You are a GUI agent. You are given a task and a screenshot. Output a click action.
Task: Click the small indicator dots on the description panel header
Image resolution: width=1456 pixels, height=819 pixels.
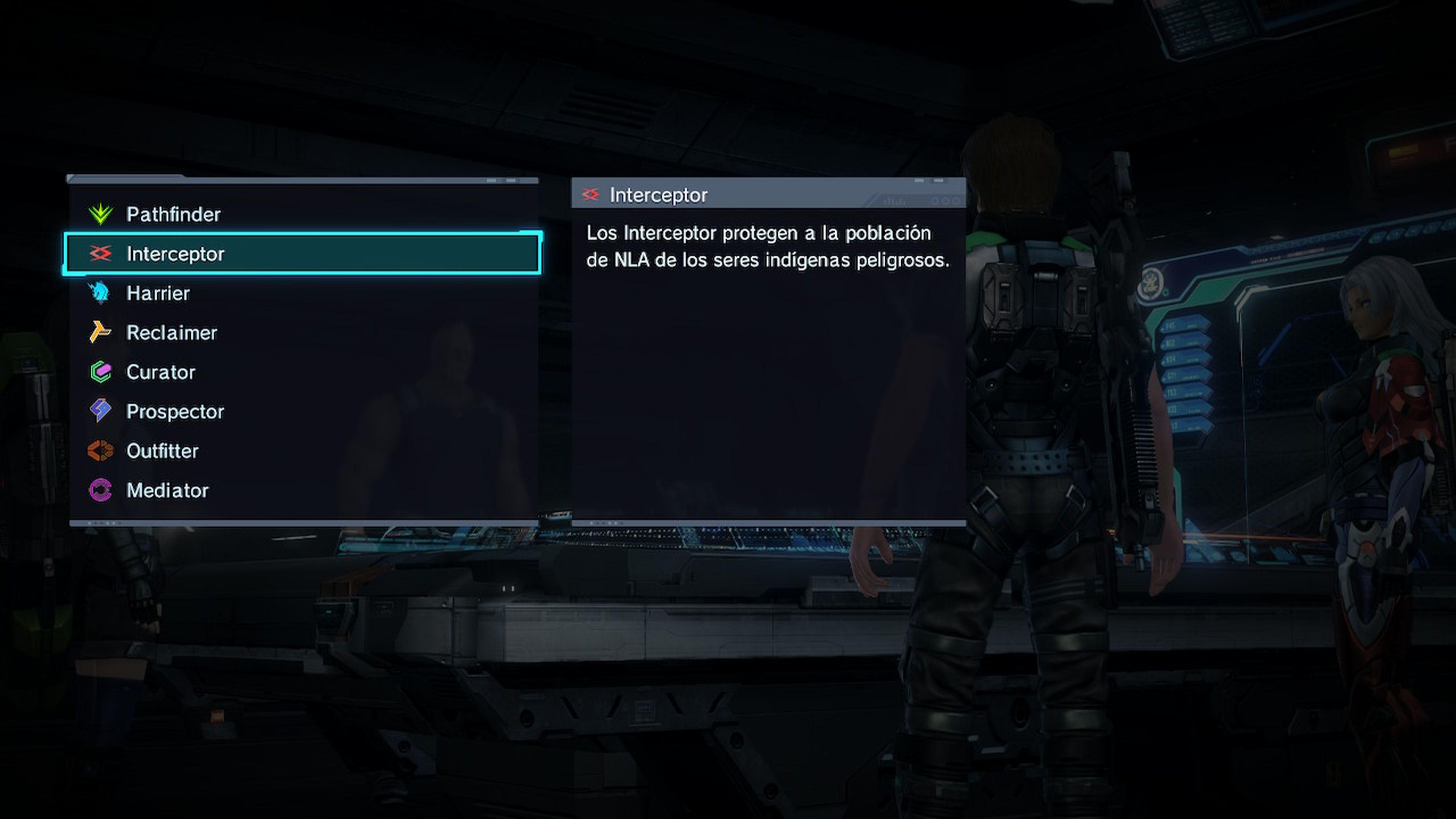(945, 201)
